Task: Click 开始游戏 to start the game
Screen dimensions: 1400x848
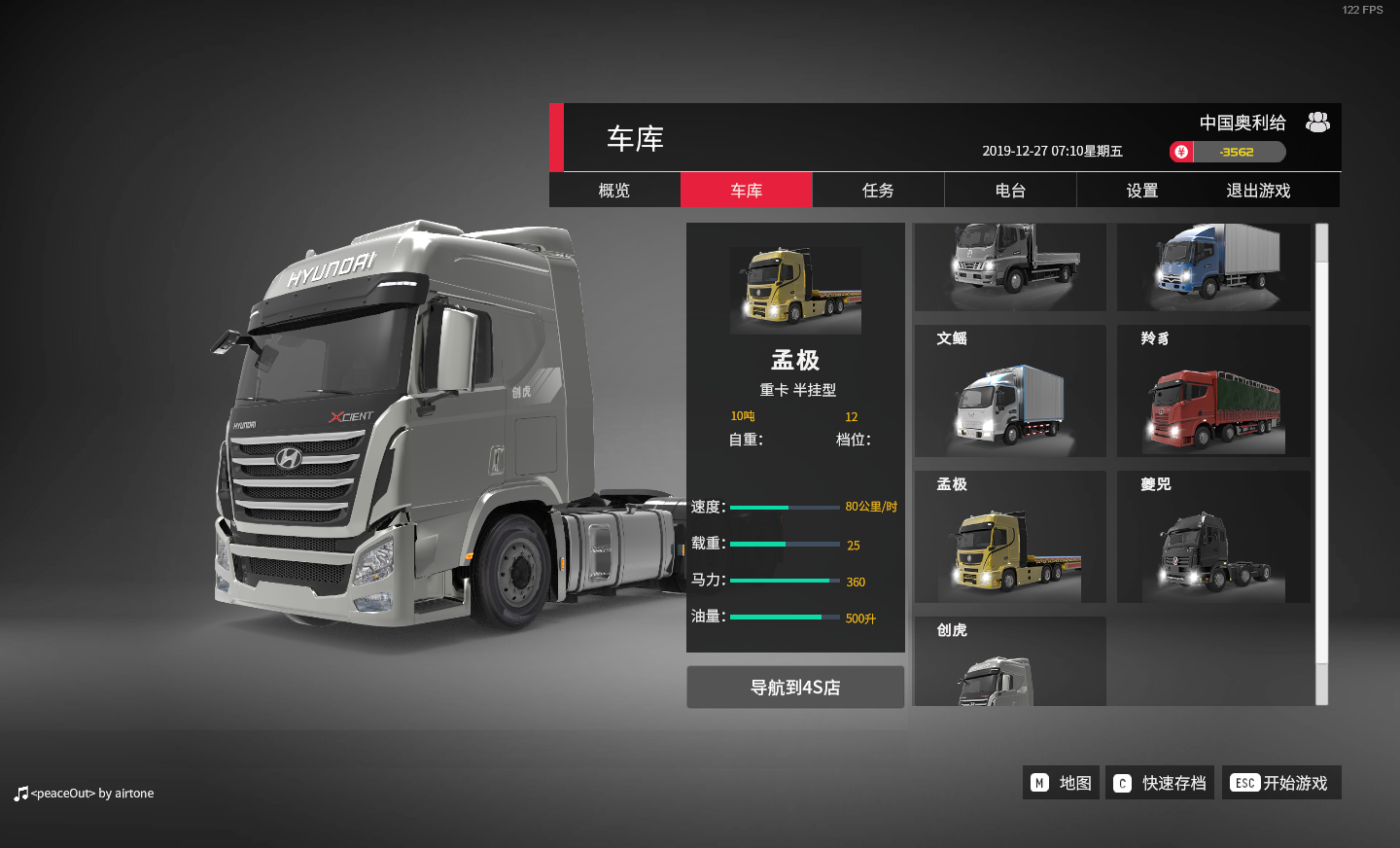Action: coord(1281,783)
